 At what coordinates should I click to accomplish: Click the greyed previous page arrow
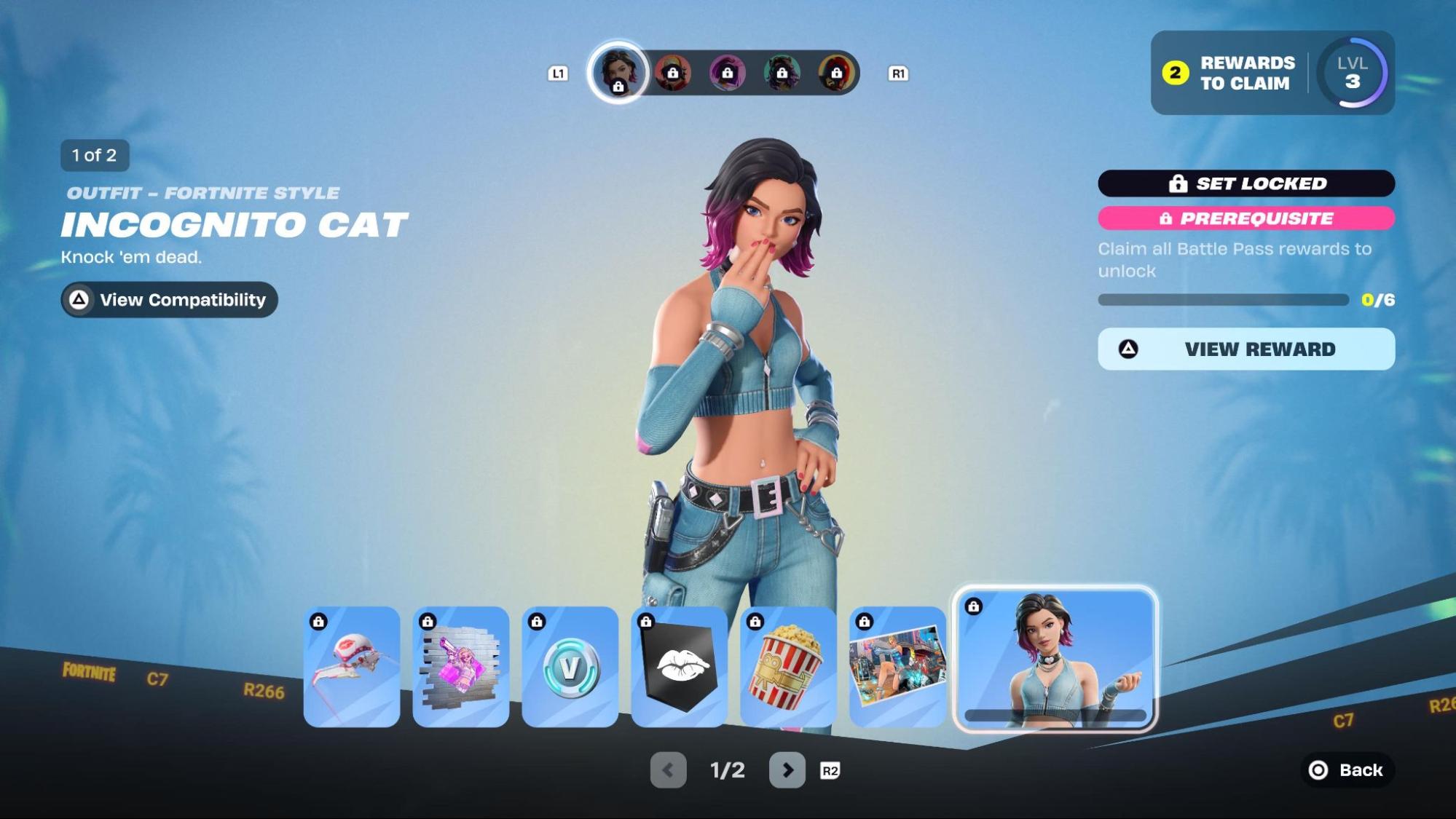point(668,770)
